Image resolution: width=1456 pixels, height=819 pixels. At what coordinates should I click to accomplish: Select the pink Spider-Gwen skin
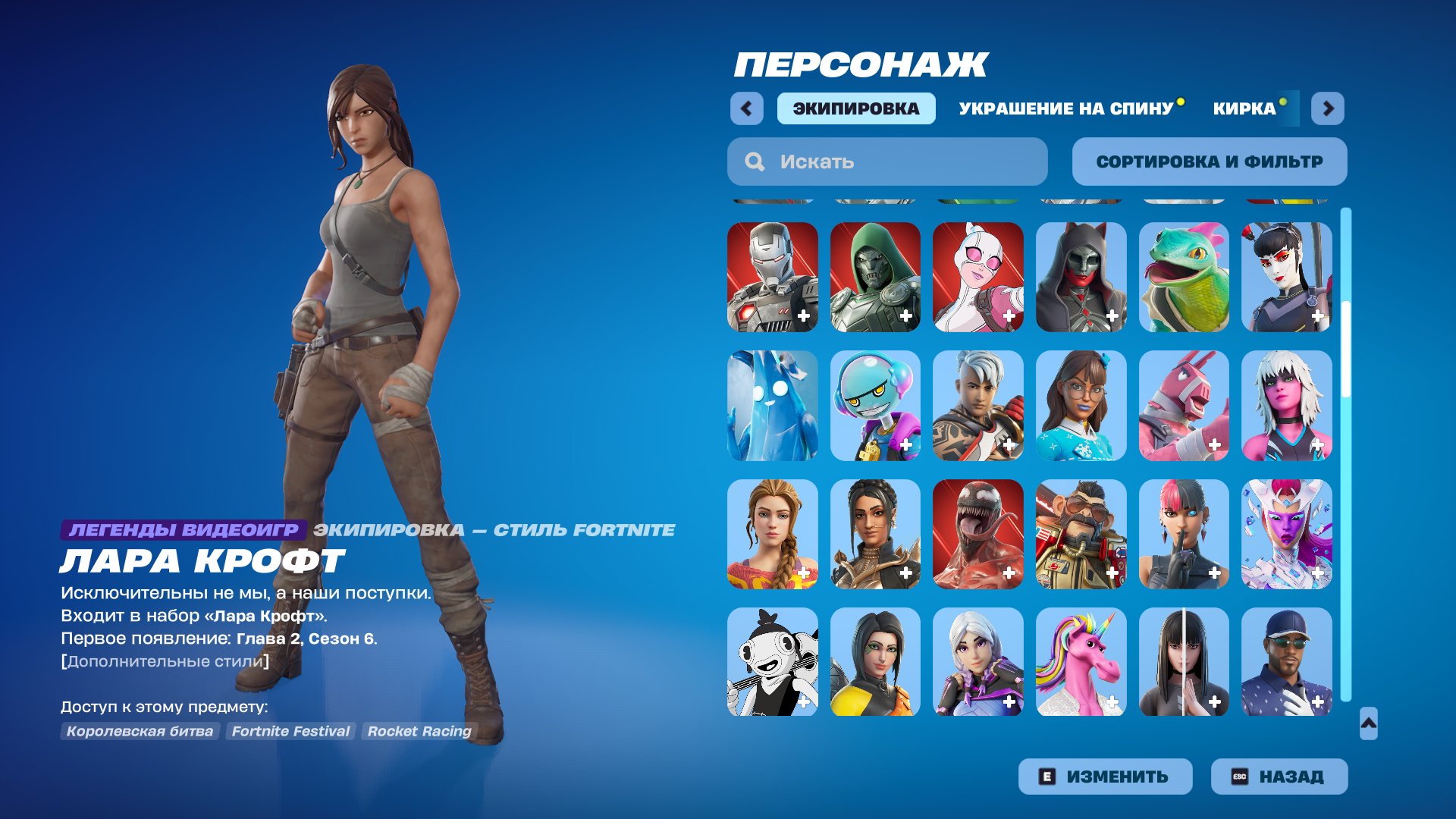coord(977,277)
